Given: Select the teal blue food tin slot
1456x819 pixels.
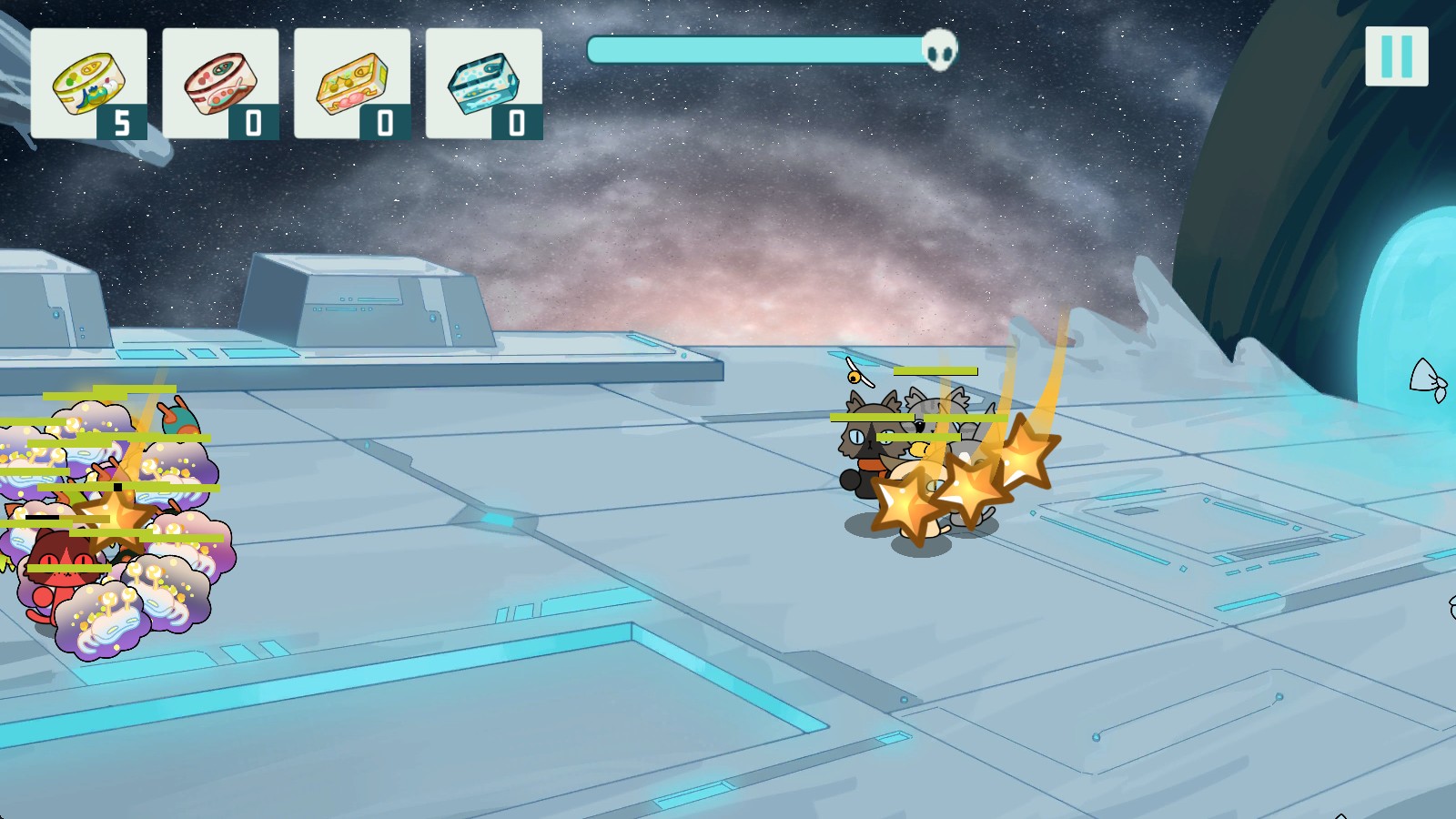Looking at the screenshot, I should pos(484,84).
